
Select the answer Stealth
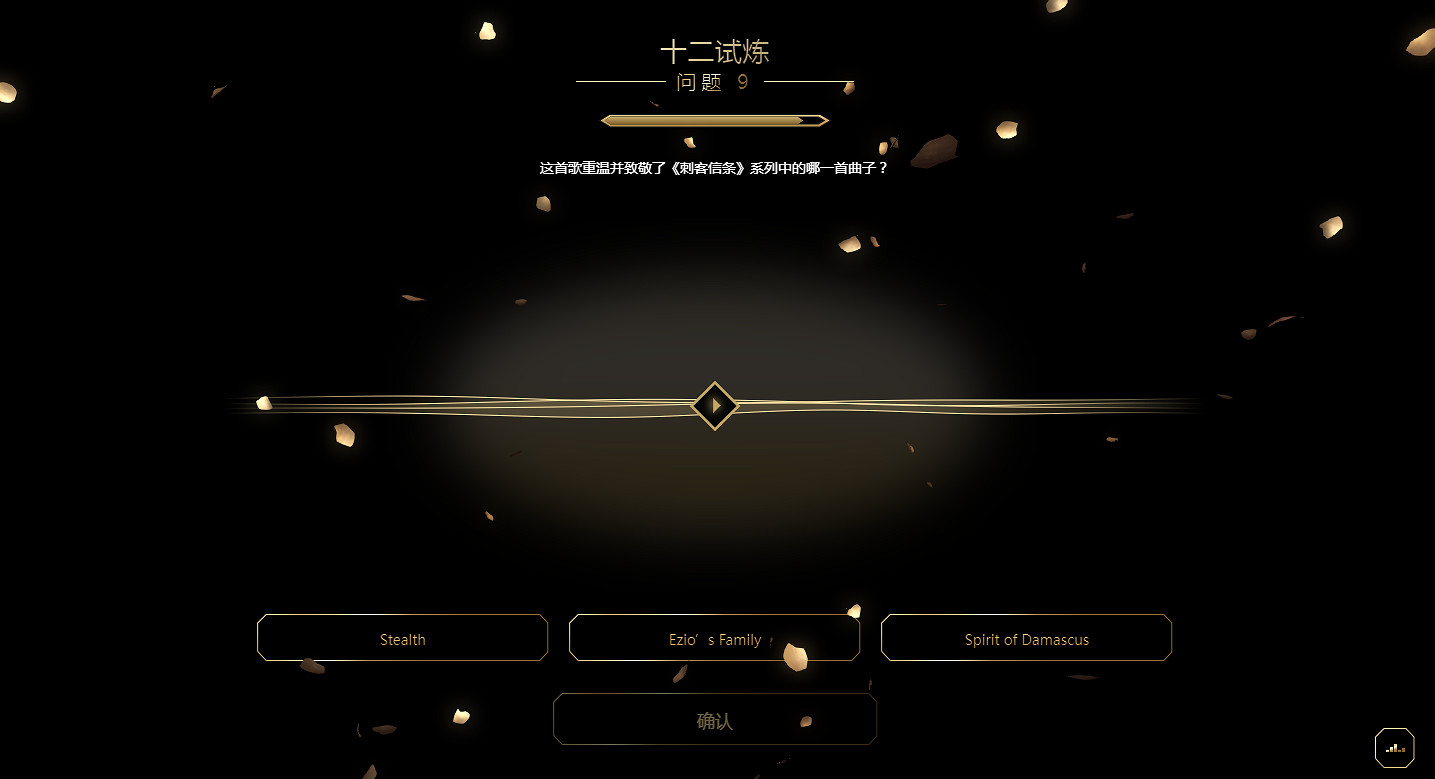click(x=402, y=638)
